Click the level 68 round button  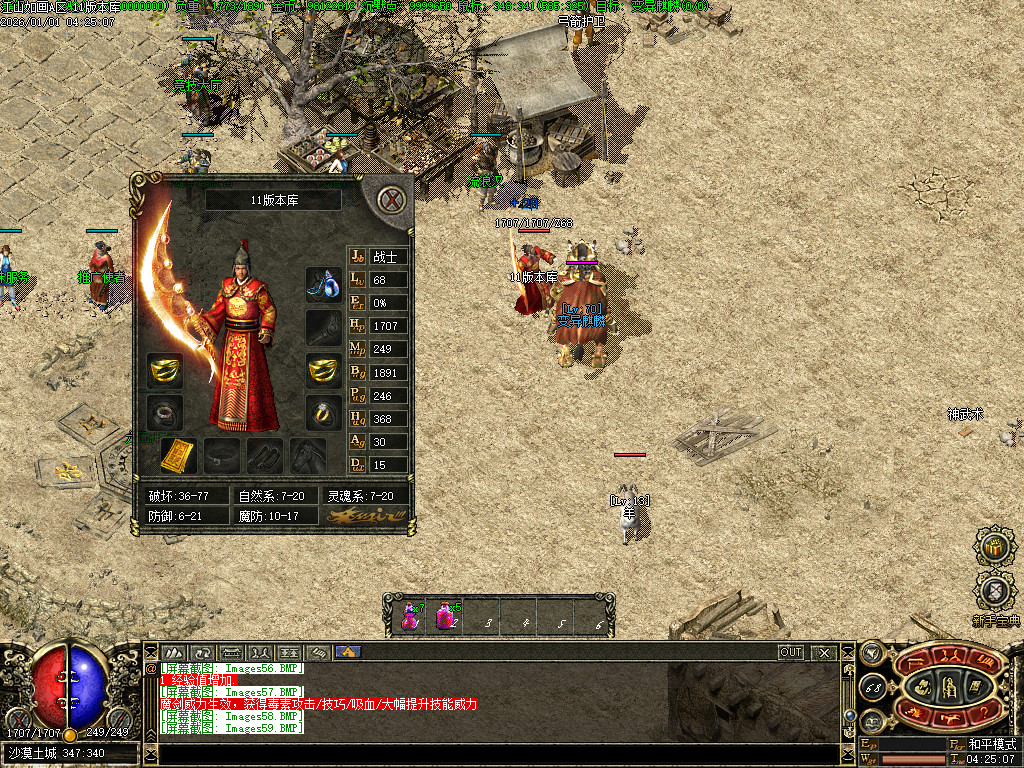(871, 686)
